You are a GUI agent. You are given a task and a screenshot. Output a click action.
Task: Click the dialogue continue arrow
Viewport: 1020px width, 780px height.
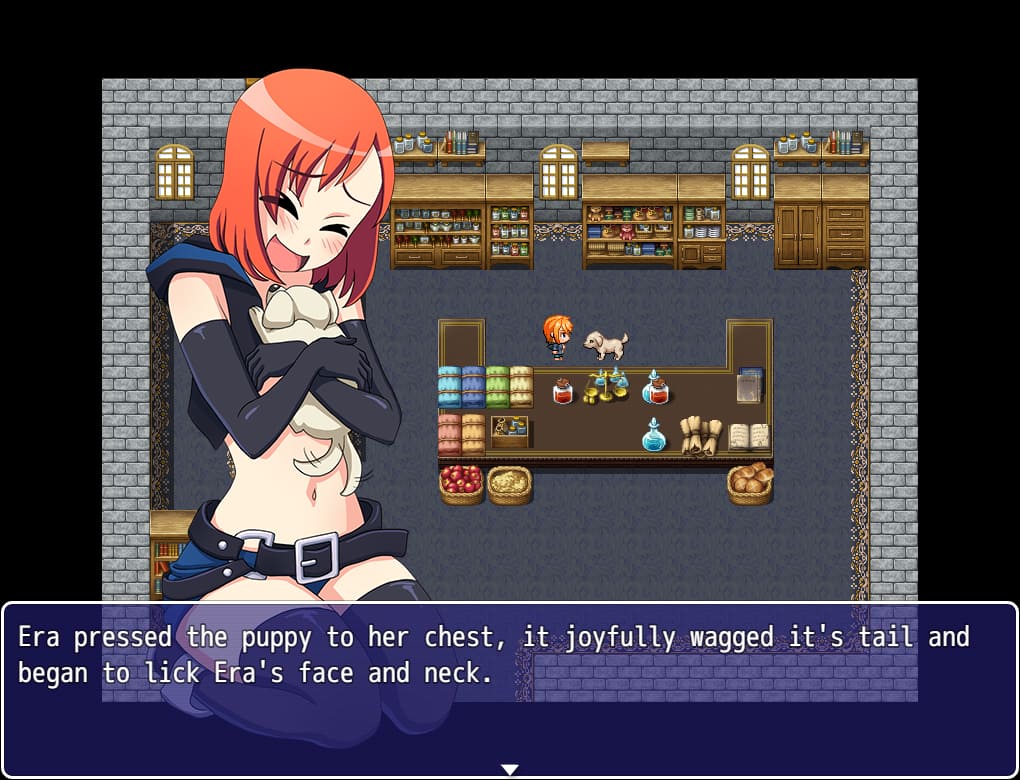[x=509, y=769]
